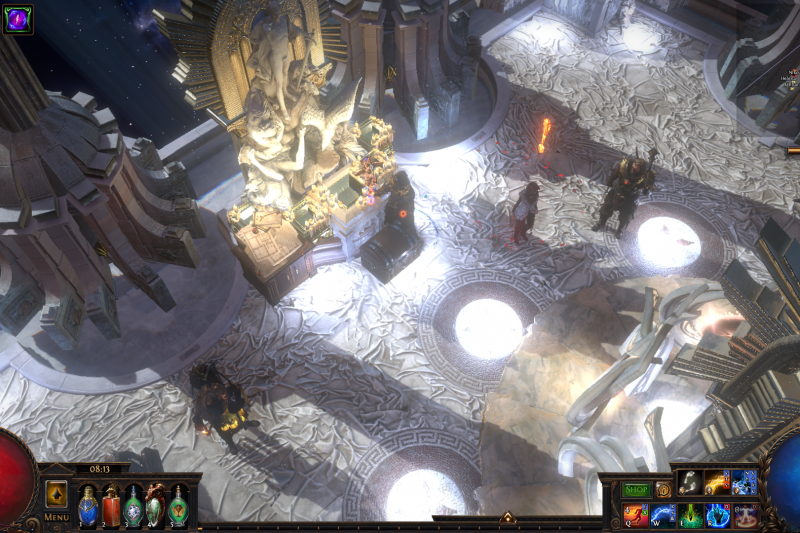Activate the blue lightning arc skill
Viewport: 800px width, 533px height.
click(663, 515)
